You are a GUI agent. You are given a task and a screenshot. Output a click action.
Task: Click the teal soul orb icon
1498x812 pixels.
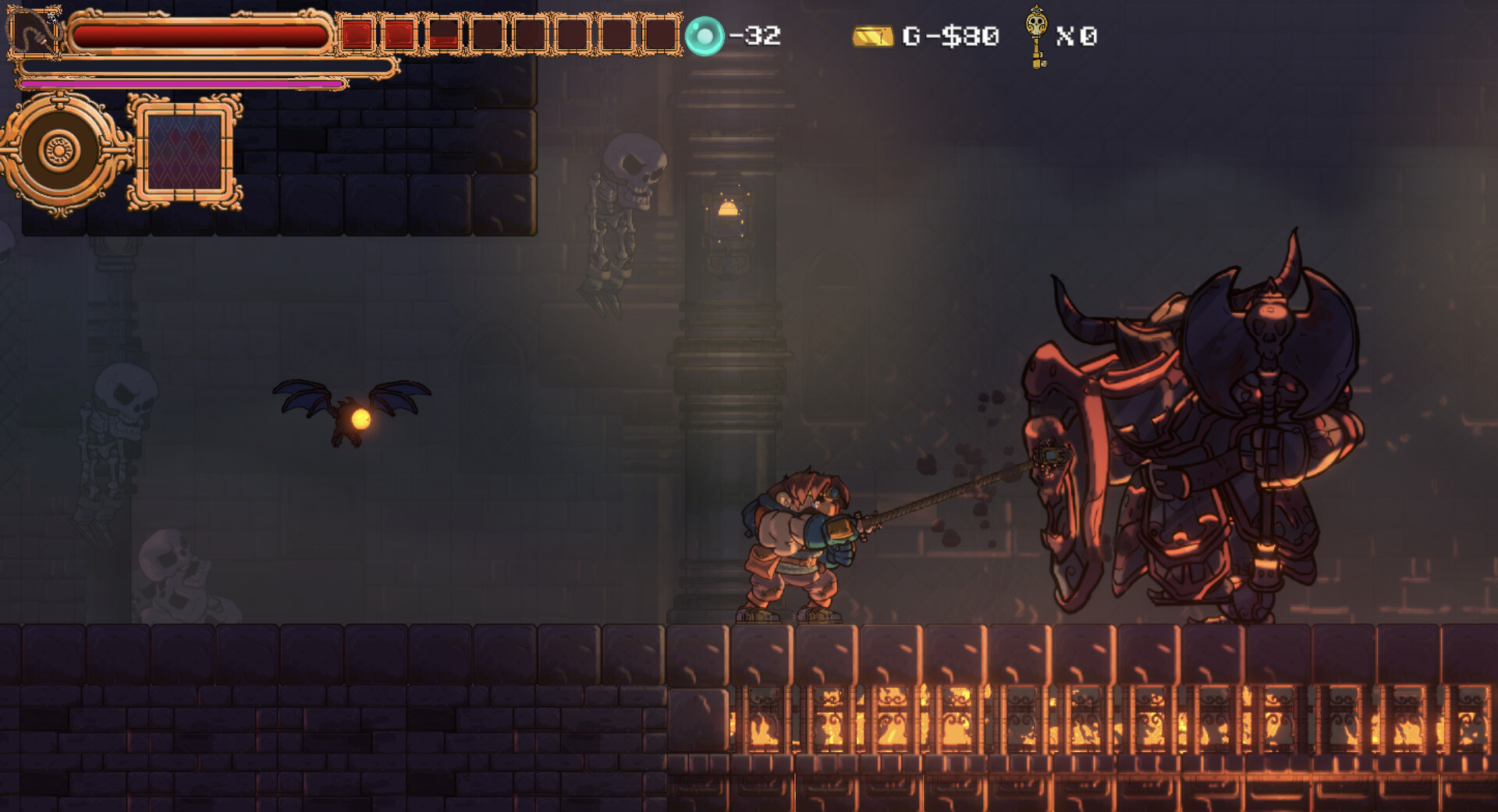[x=704, y=36]
